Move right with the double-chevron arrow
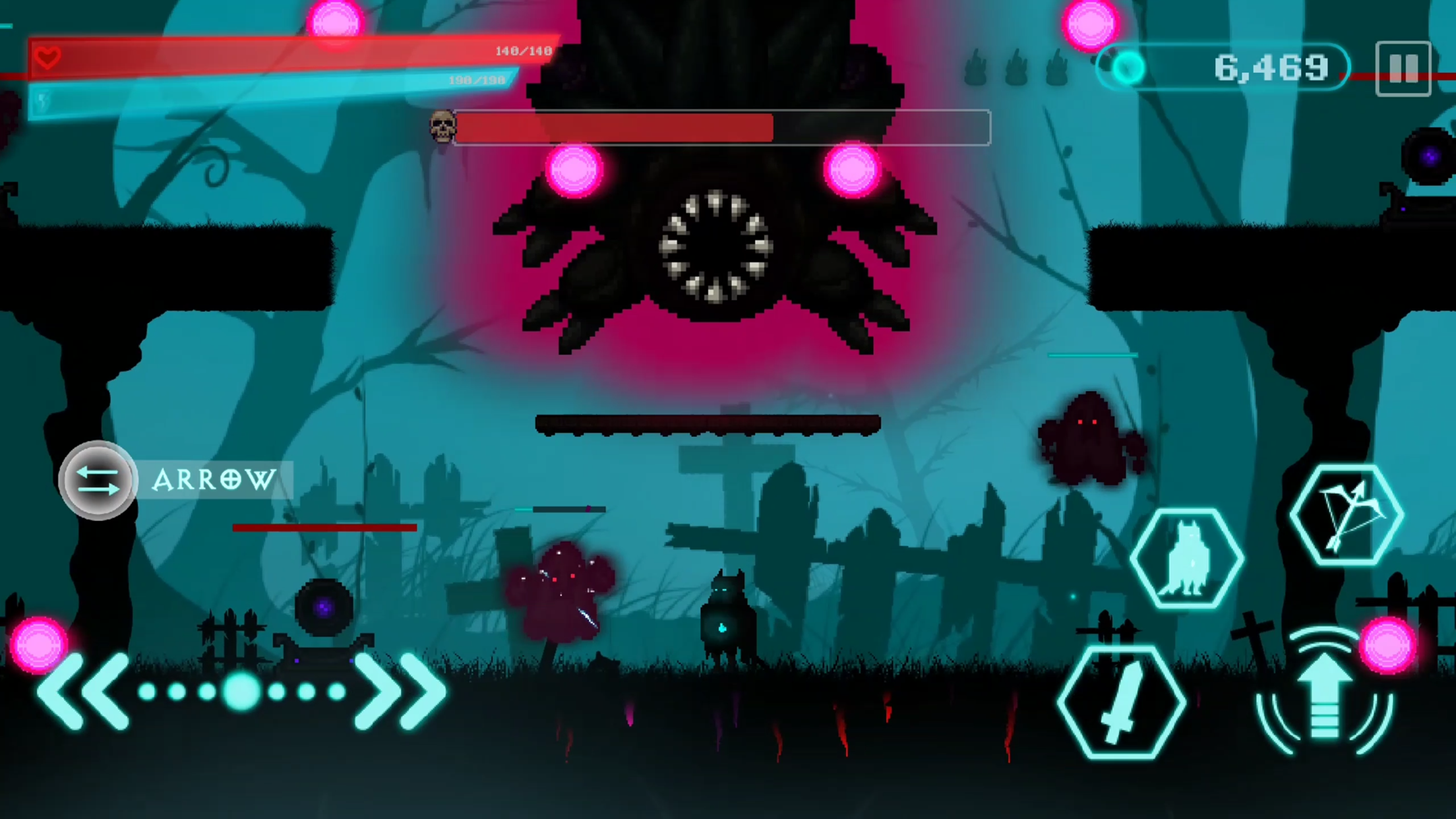This screenshot has width=1456, height=819. click(400, 691)
